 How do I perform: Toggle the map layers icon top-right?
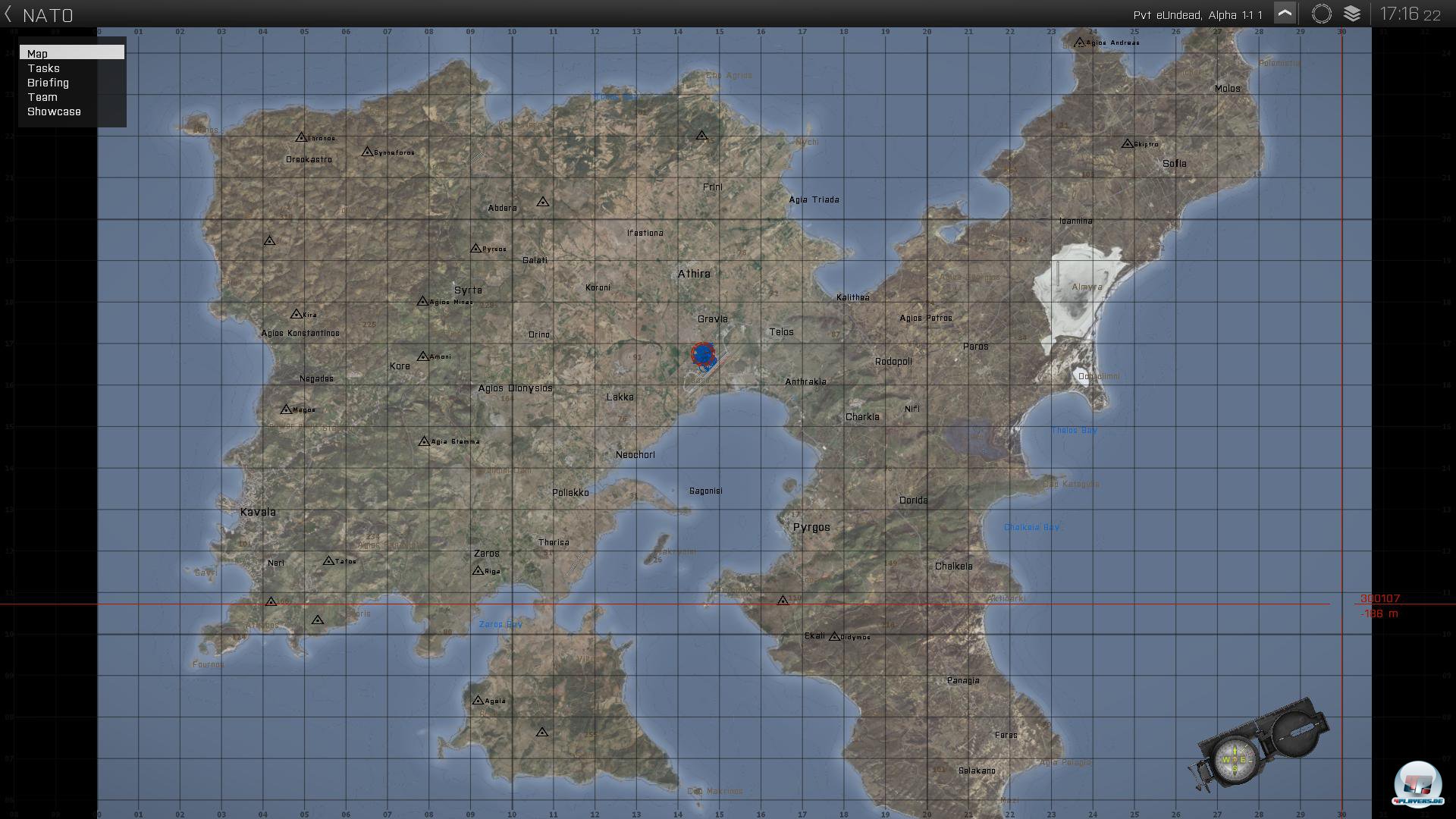(x=1353, y=13)
